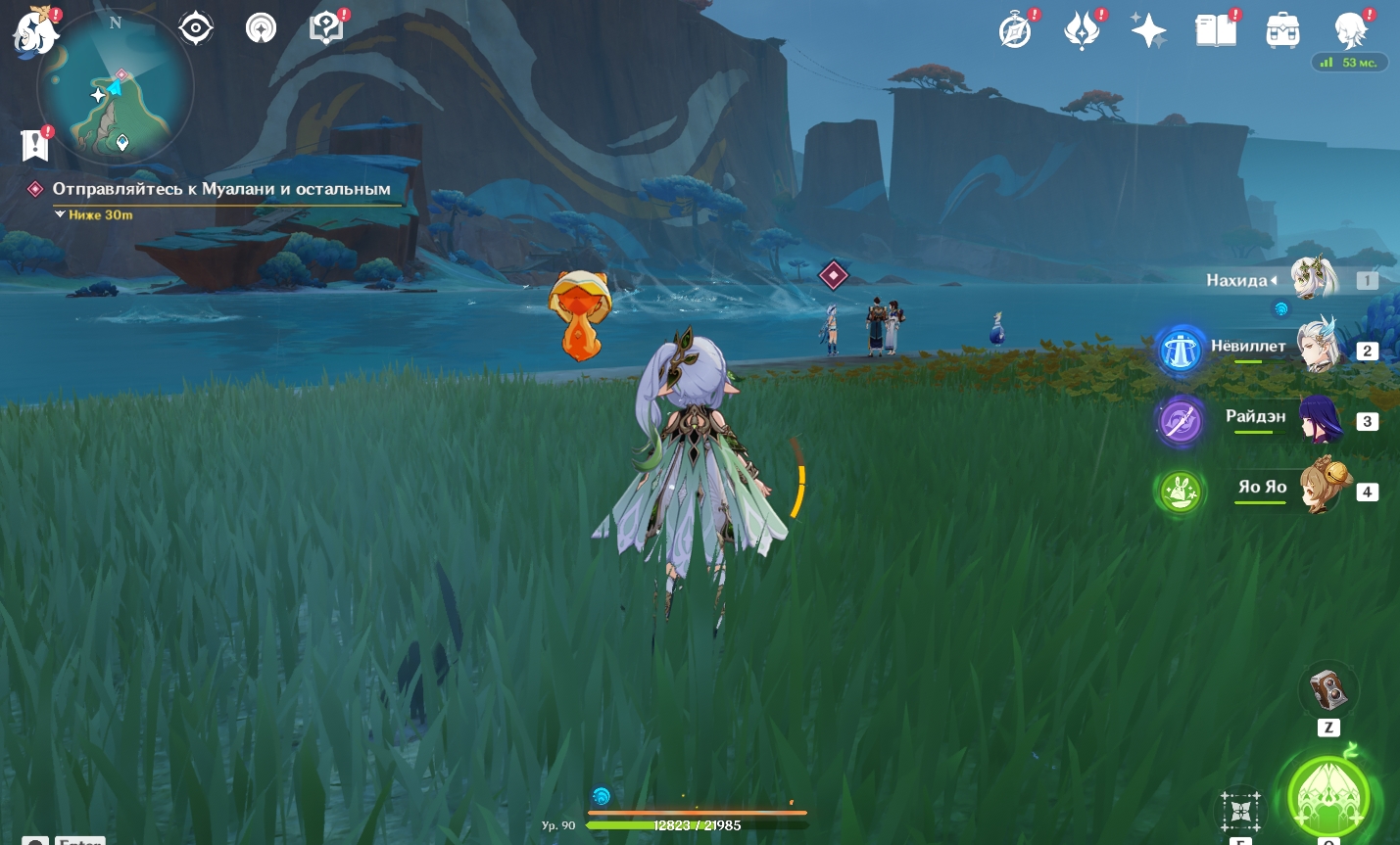
Task: Activate the eye-shaped Elemental Sight icon
Action: coord(196,28)
